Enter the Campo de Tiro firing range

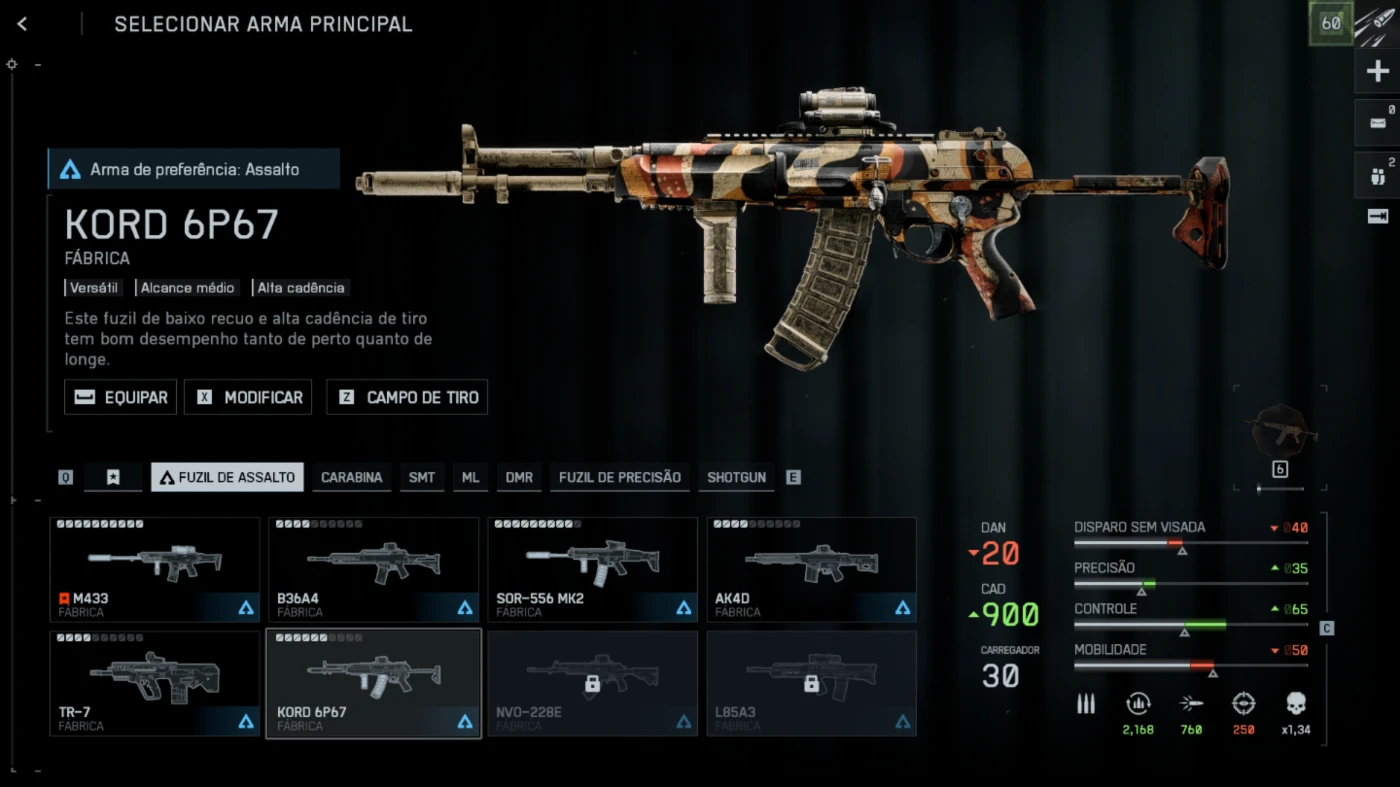(407, 397)
